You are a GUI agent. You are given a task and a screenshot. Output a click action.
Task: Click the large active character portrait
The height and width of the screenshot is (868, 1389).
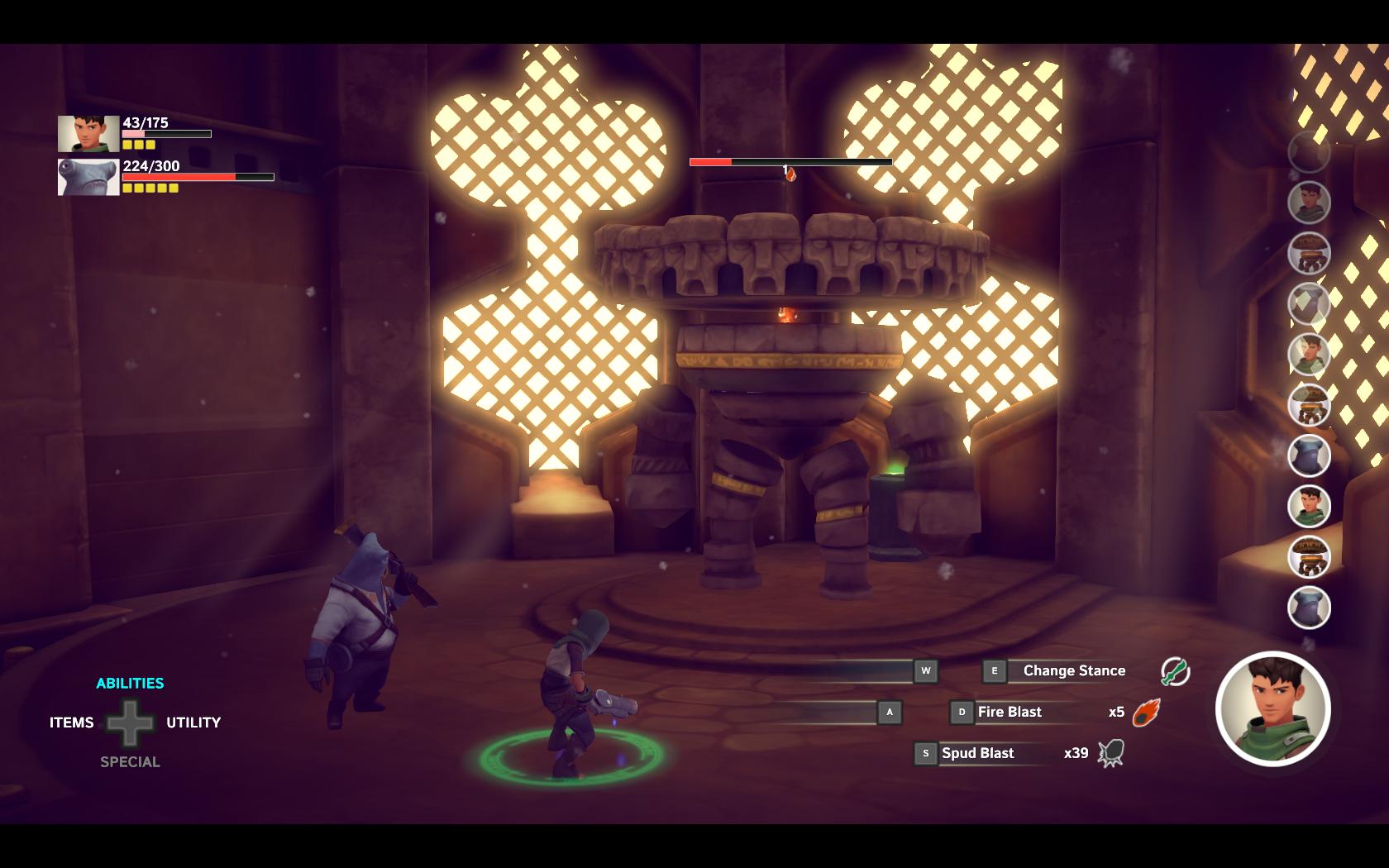click(1272, 708)
